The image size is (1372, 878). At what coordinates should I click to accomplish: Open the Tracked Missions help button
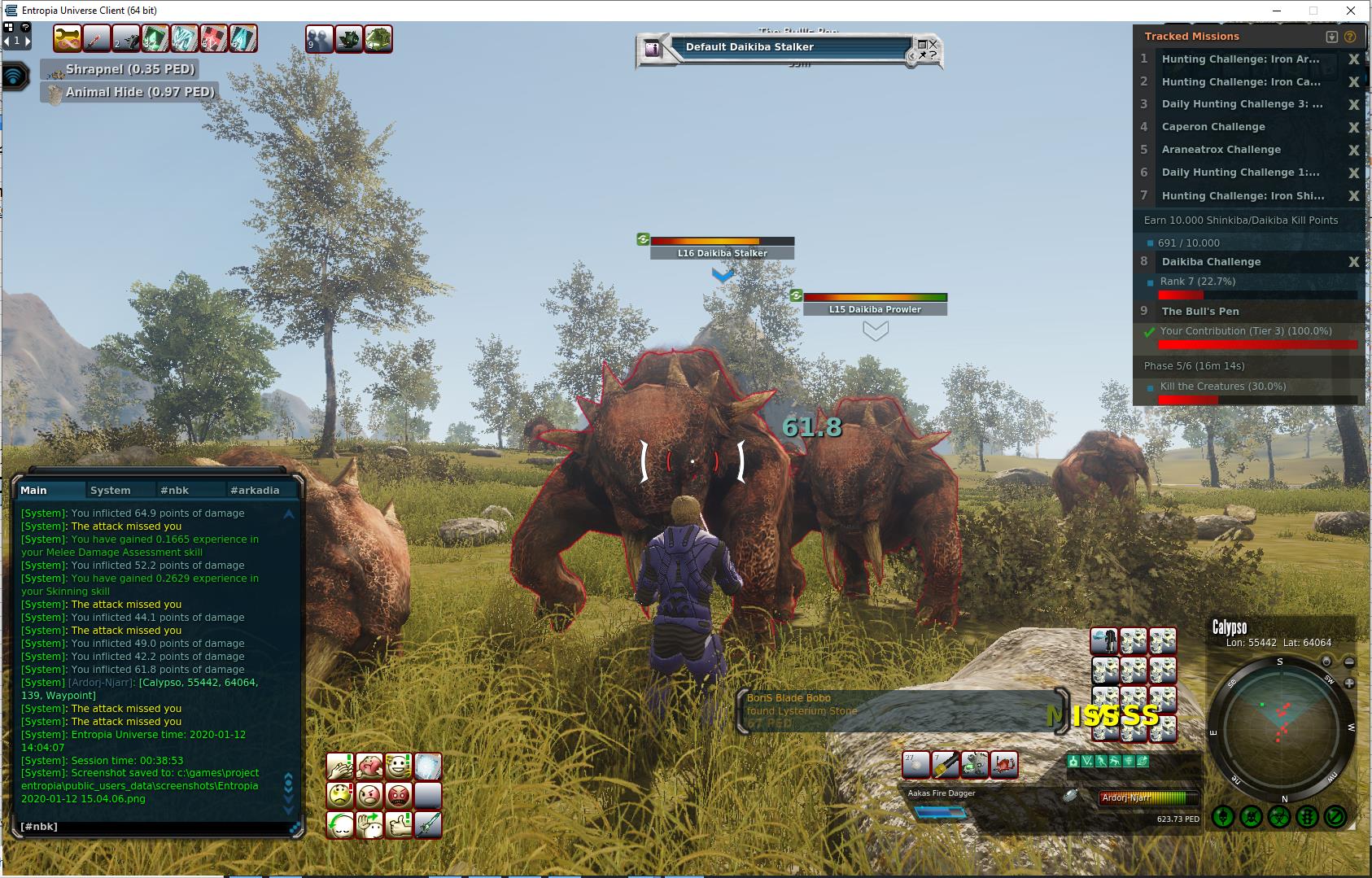point(1350,37)
